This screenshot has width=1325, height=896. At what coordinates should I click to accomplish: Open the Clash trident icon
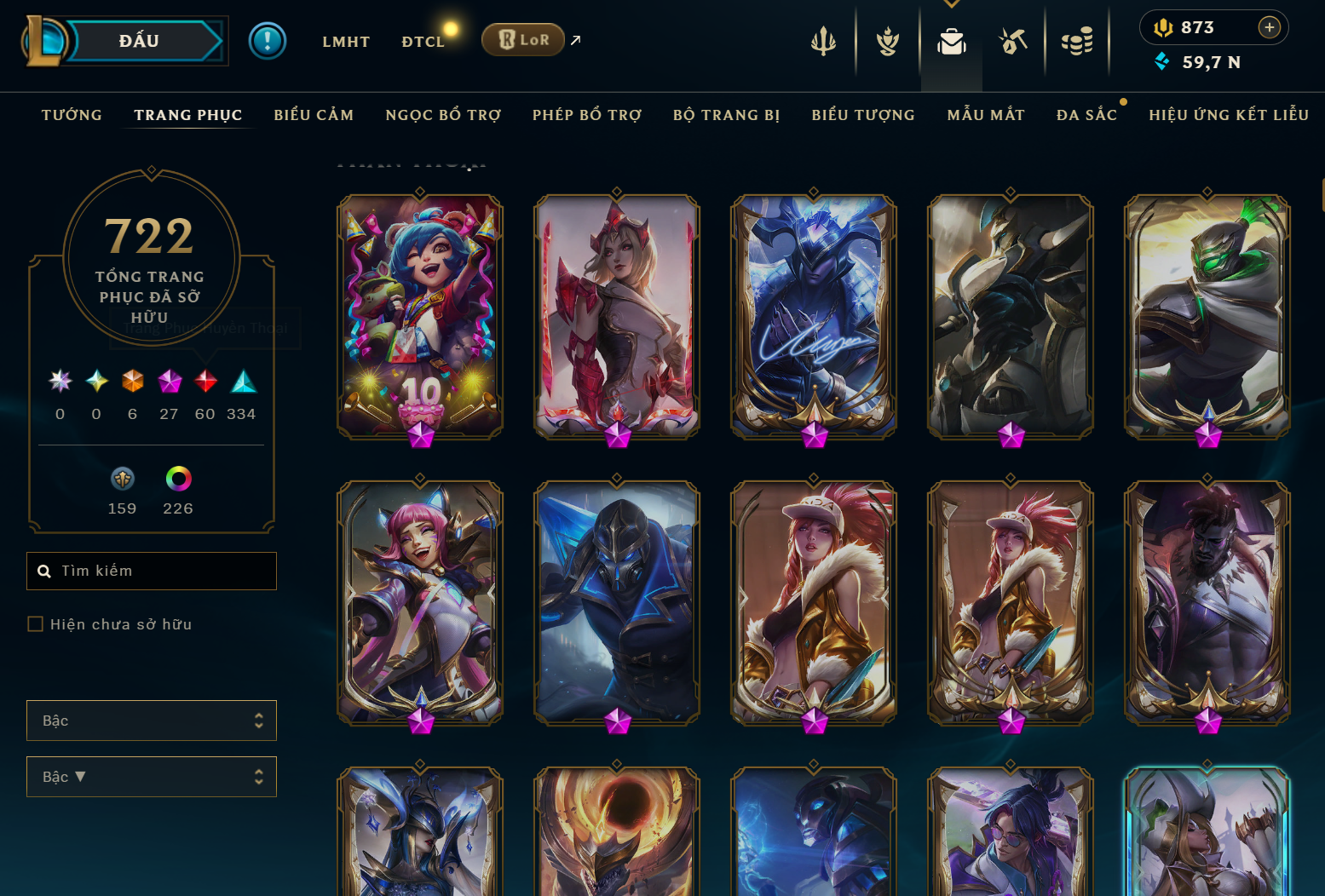pos(822,39)
